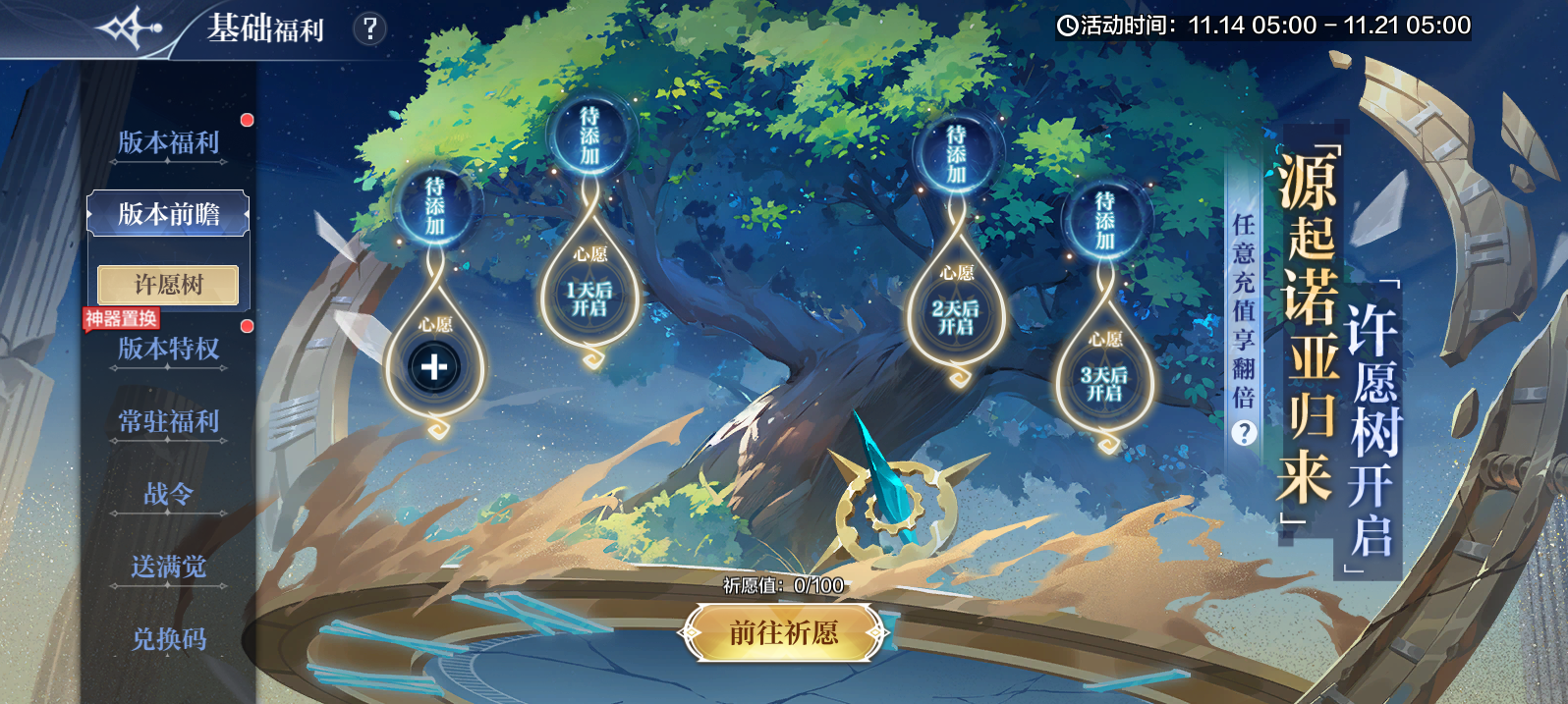Show help beside the 基础福利 title
The width and height of the screenshot is (1568, 704).
[x=369, y=28]
